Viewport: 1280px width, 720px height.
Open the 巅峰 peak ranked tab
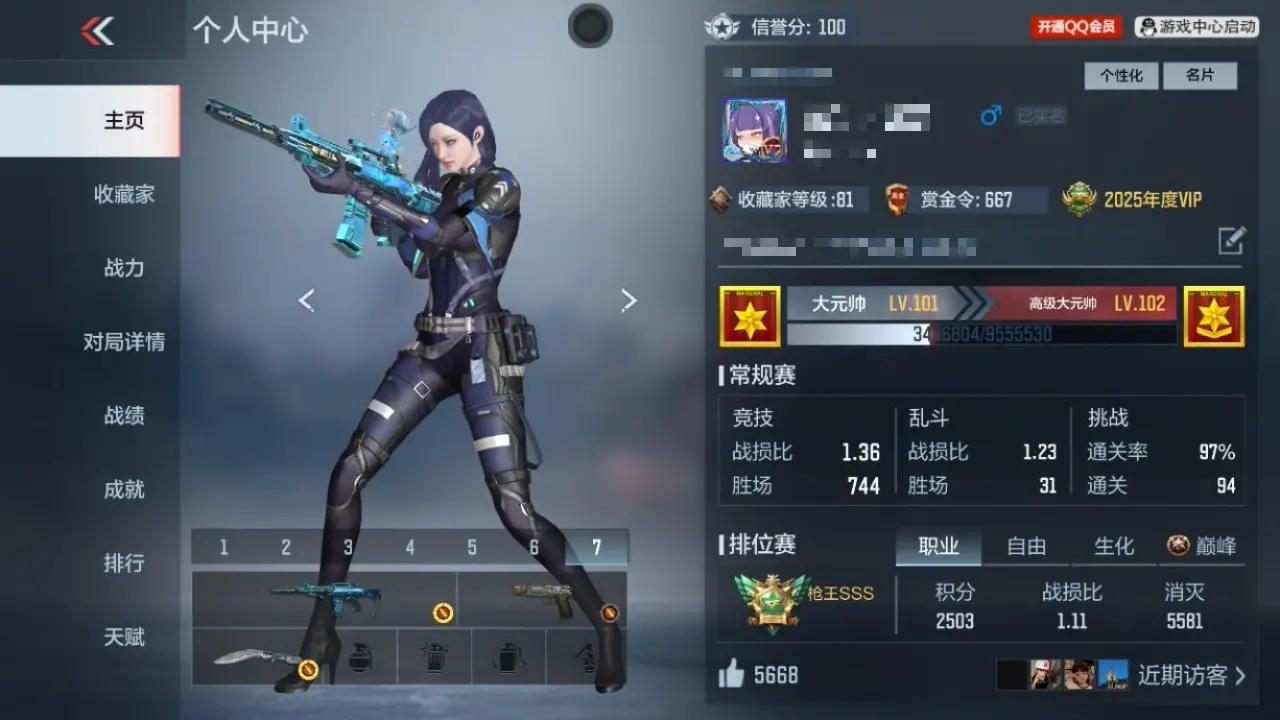tap(1202, 546)
